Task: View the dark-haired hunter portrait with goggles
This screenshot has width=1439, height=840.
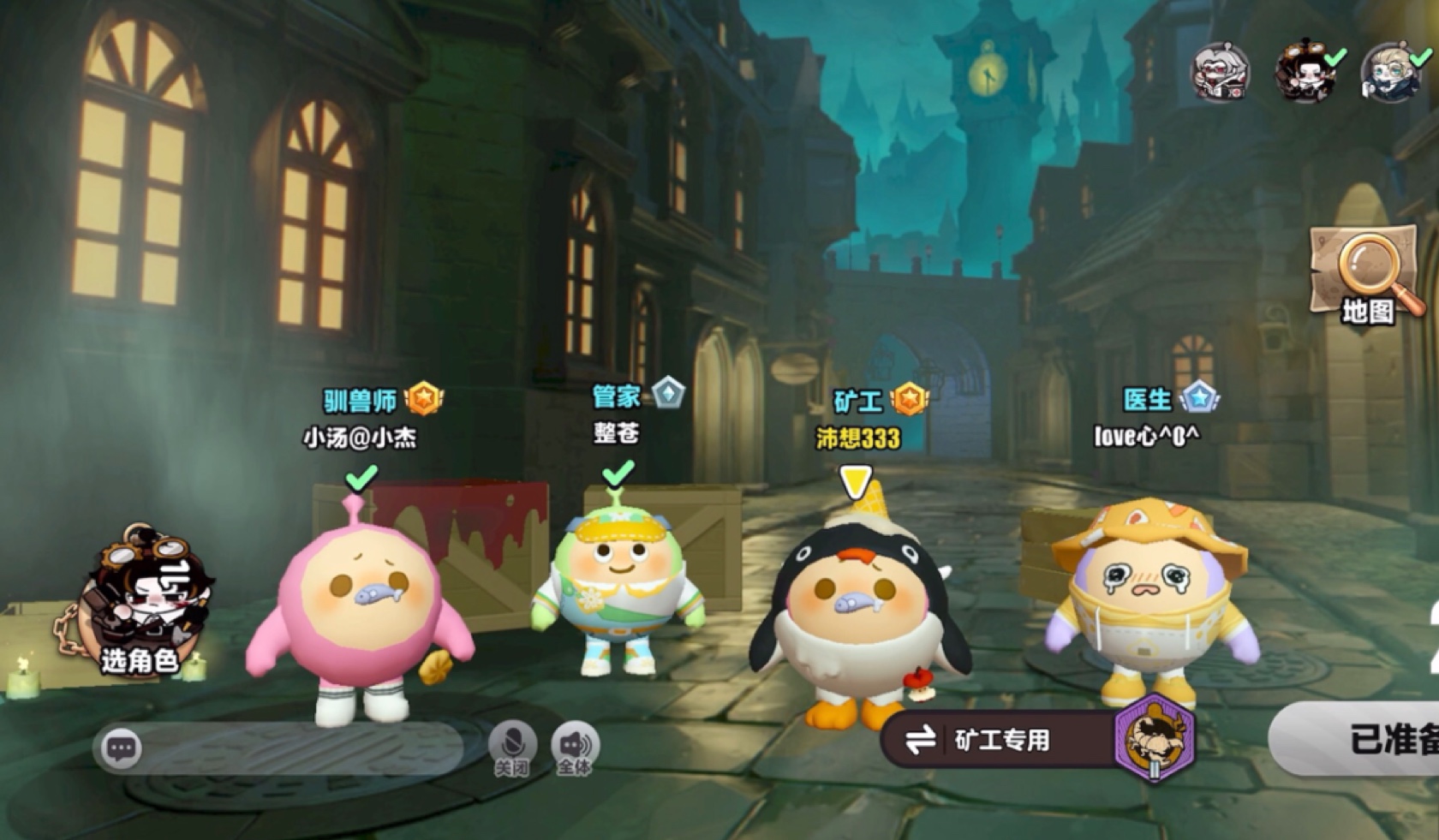Action: 1305,72
